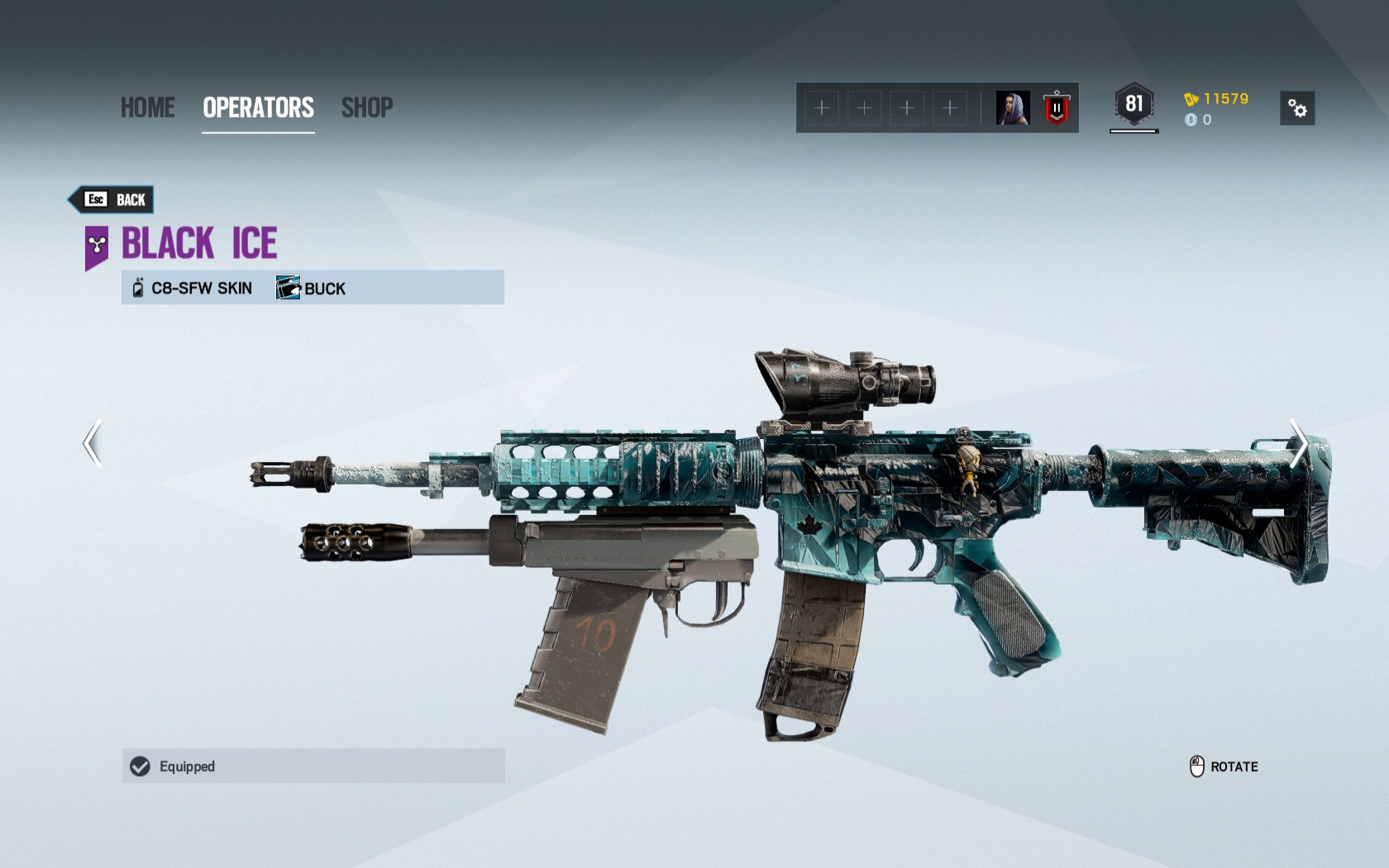The image size is (1389, 868).
Task: Open the red squad emblem icon
Action: (x=1057, y=108)
